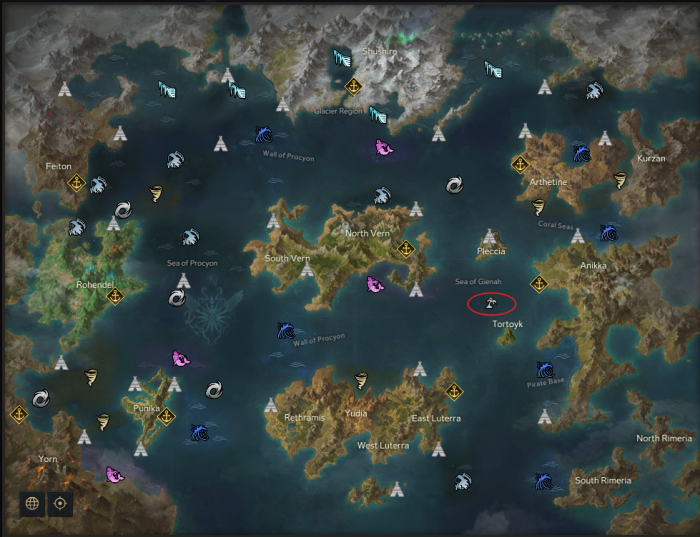Click the Arthetine port anchor marker

coord(519,163)
